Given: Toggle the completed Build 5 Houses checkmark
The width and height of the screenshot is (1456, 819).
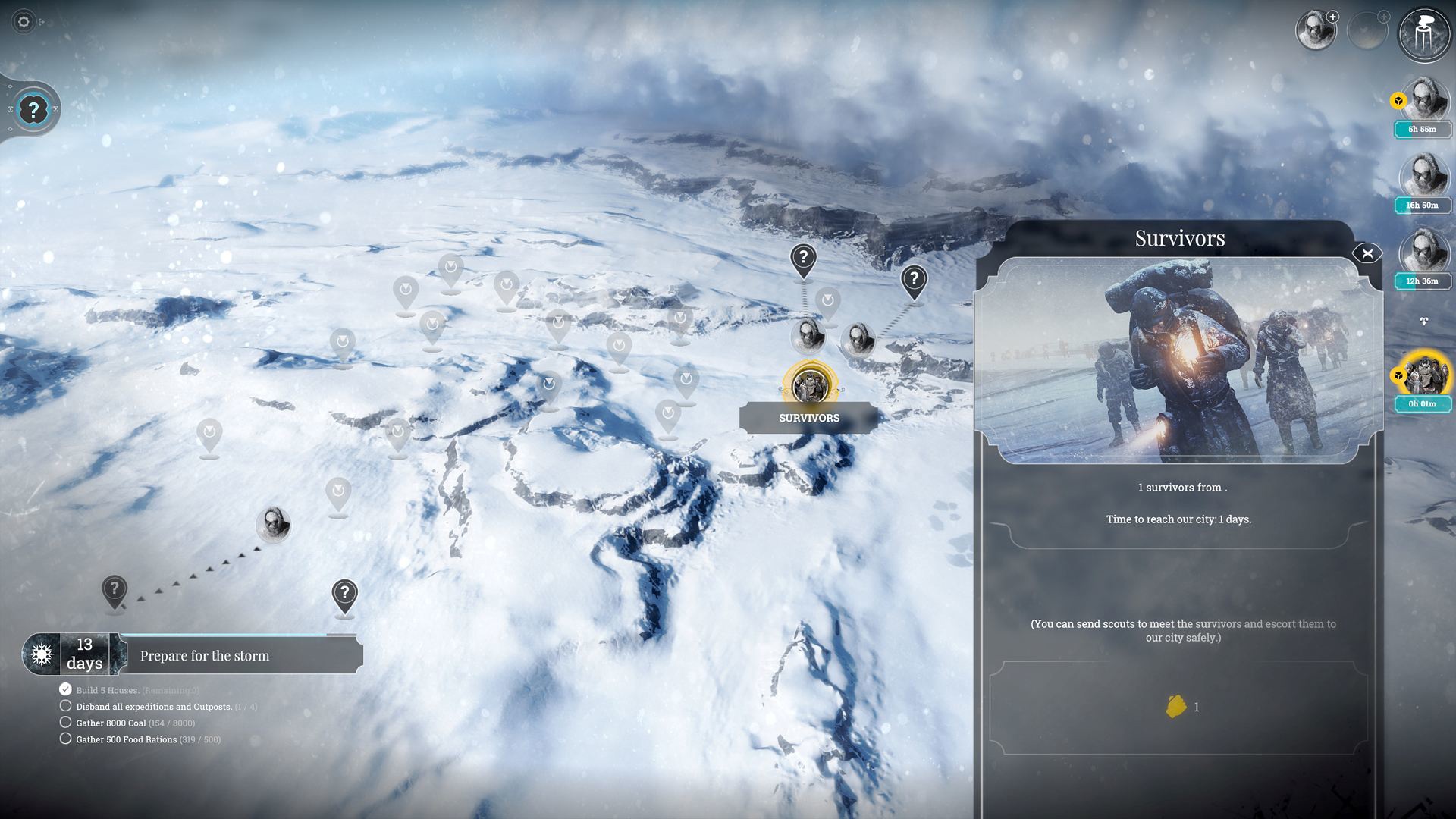Looking at the screenshot, I should 65,689.
